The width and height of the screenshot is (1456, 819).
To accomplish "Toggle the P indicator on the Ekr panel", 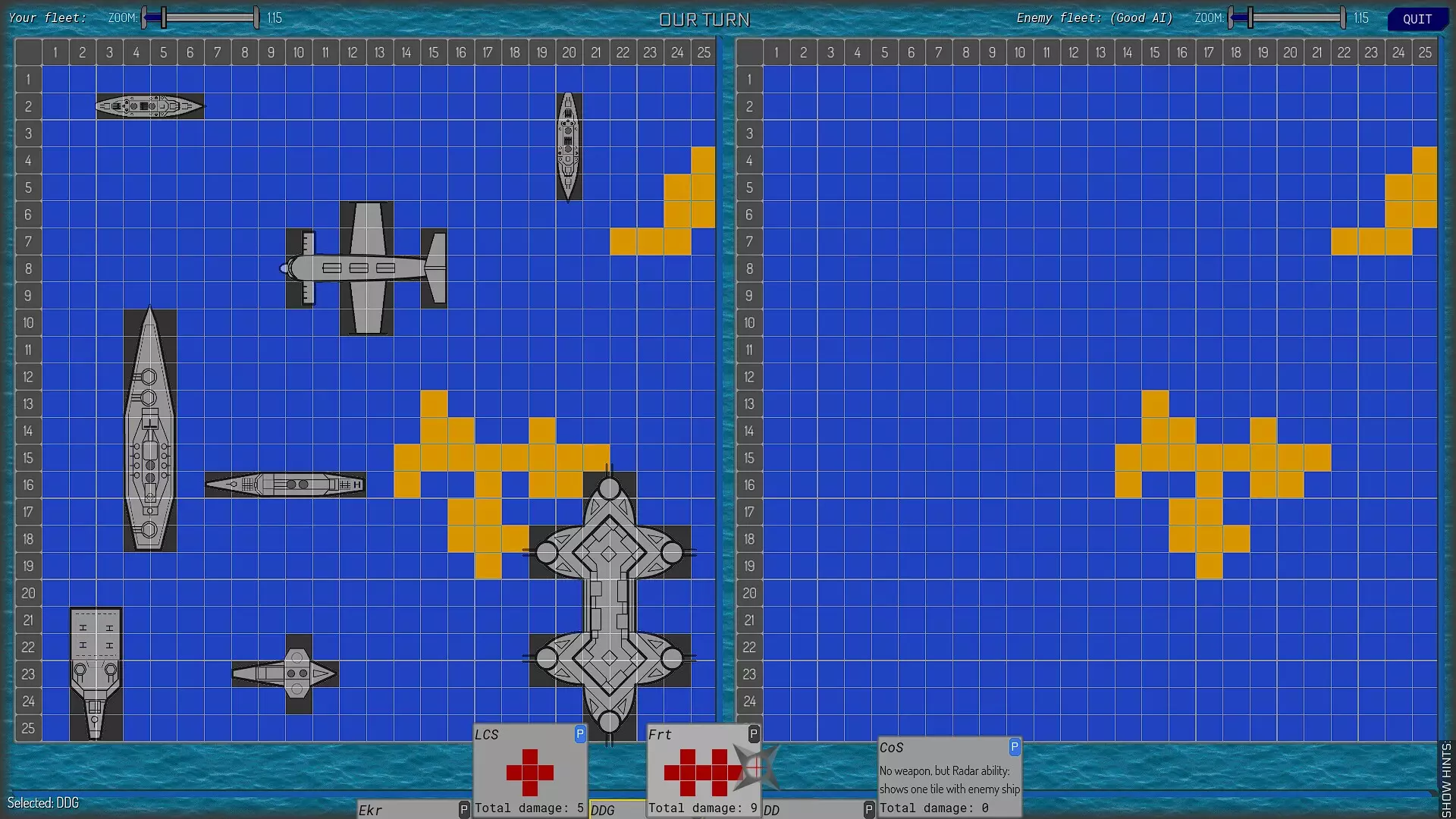I will pyautogui.click(x=463, y=809).
